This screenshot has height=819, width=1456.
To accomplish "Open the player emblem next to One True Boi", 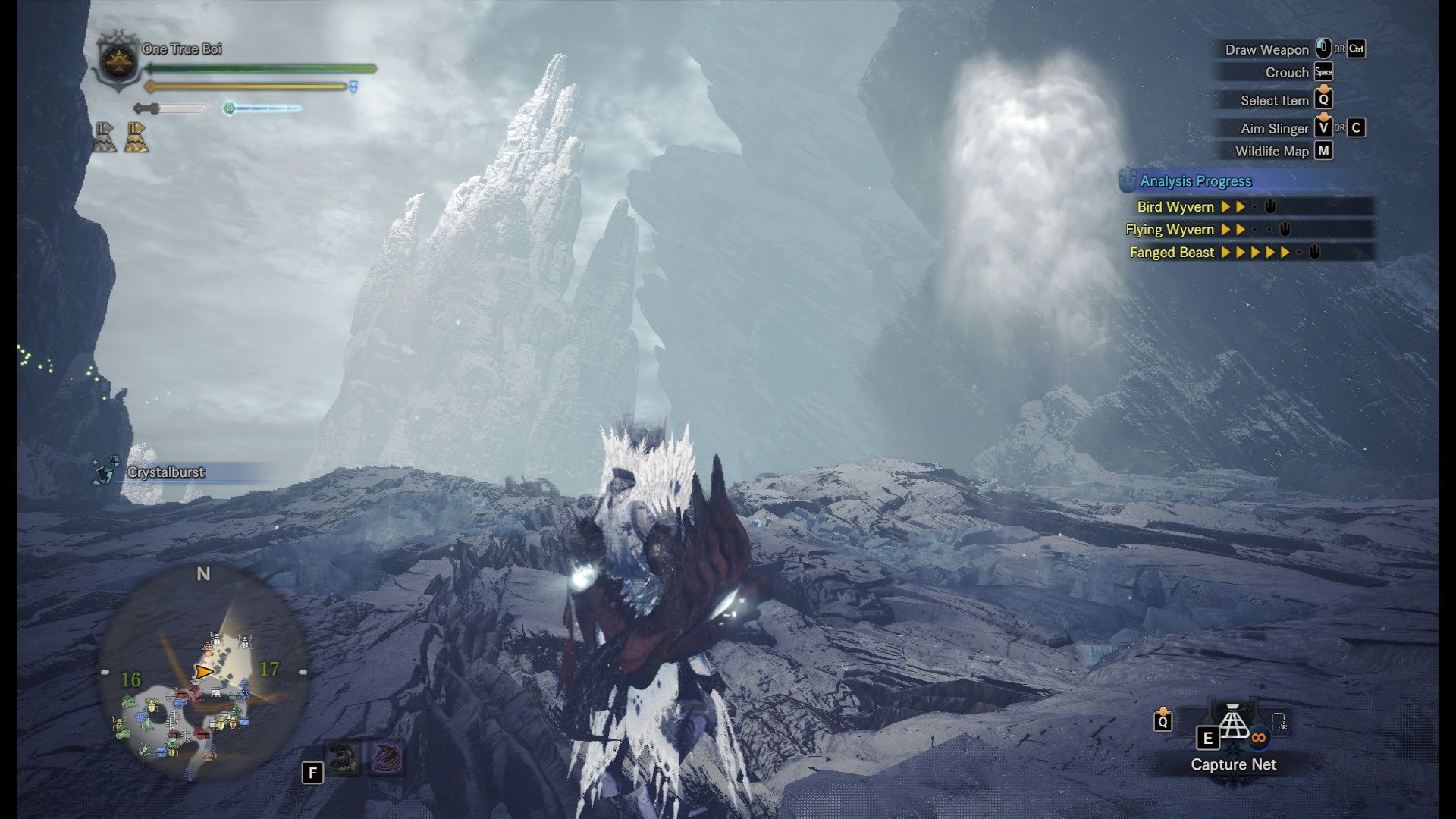I will coord(118,58).
